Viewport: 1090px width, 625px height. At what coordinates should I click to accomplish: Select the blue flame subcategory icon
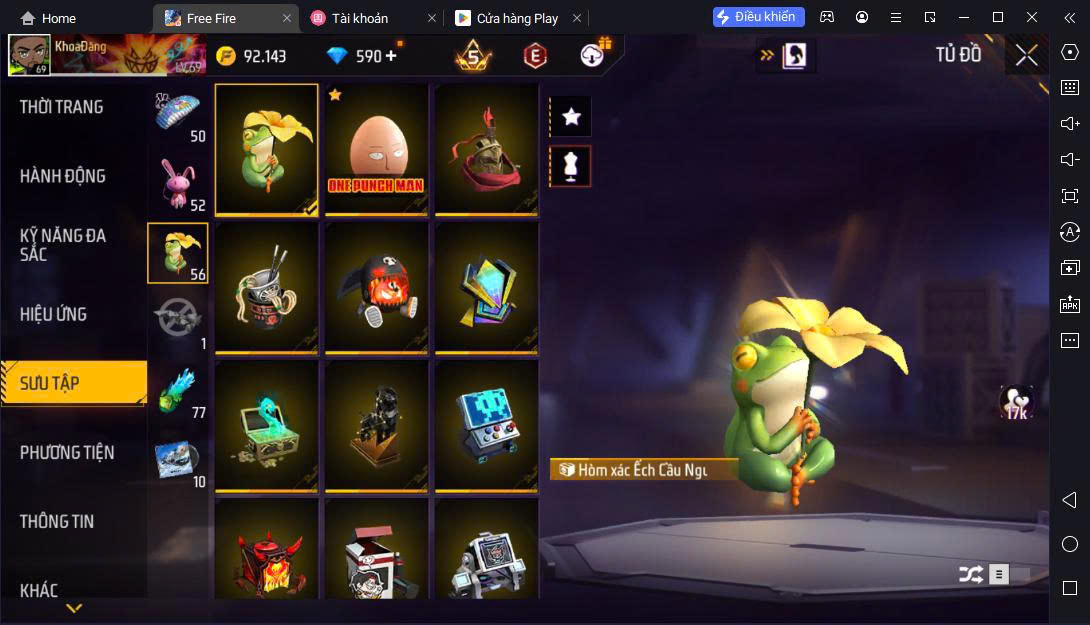pyautogui.click(x=178, y=390)
